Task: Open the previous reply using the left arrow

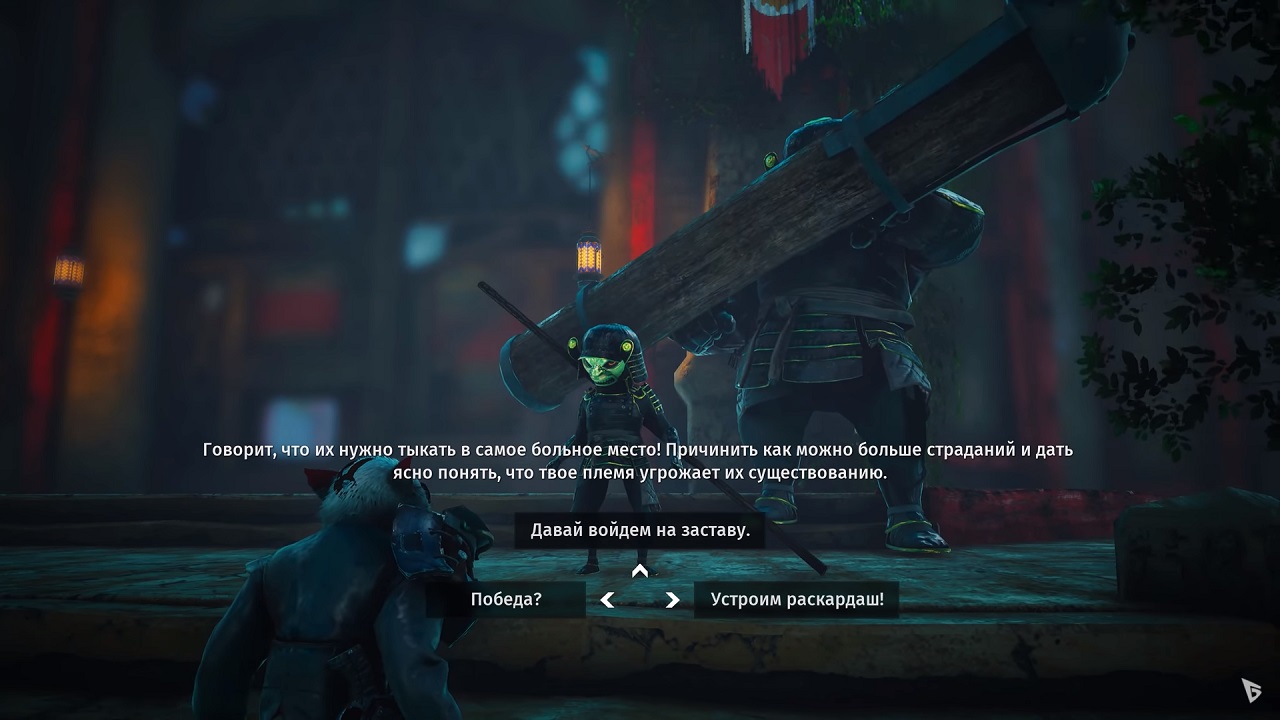Action: pyautogui.click(x=607, y=600)
